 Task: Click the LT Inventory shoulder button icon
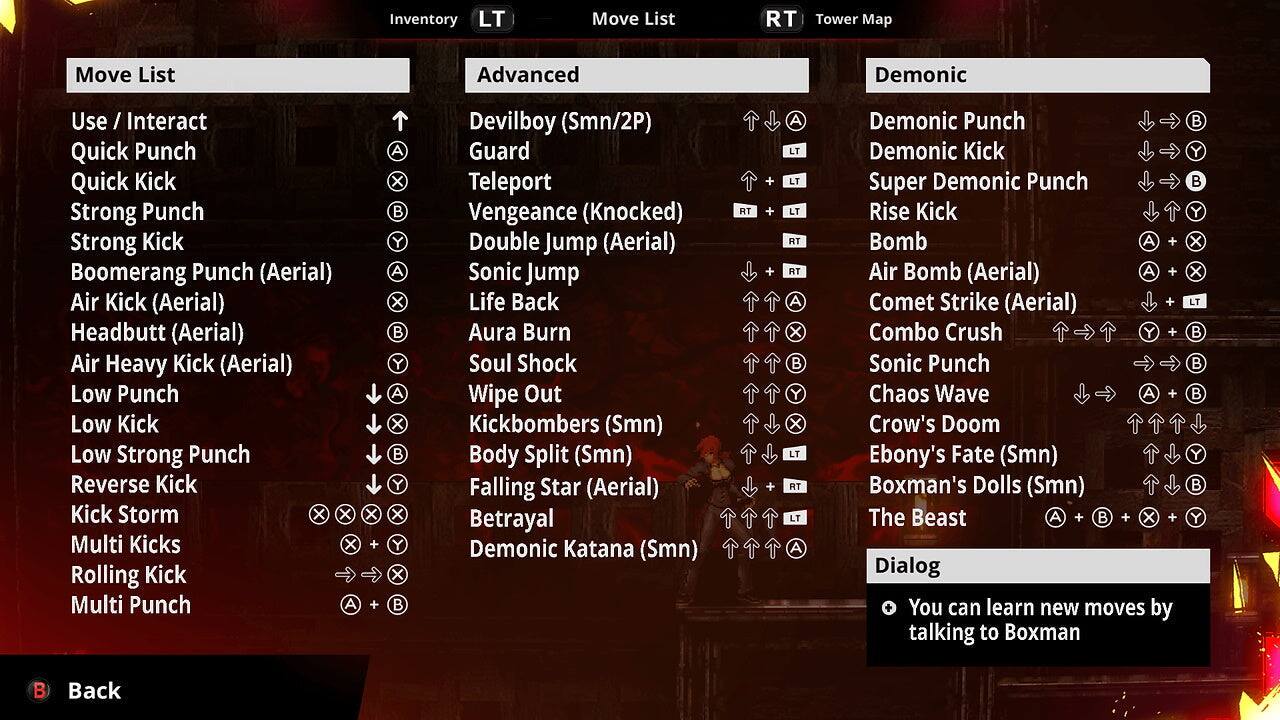(x=492, y=18)
